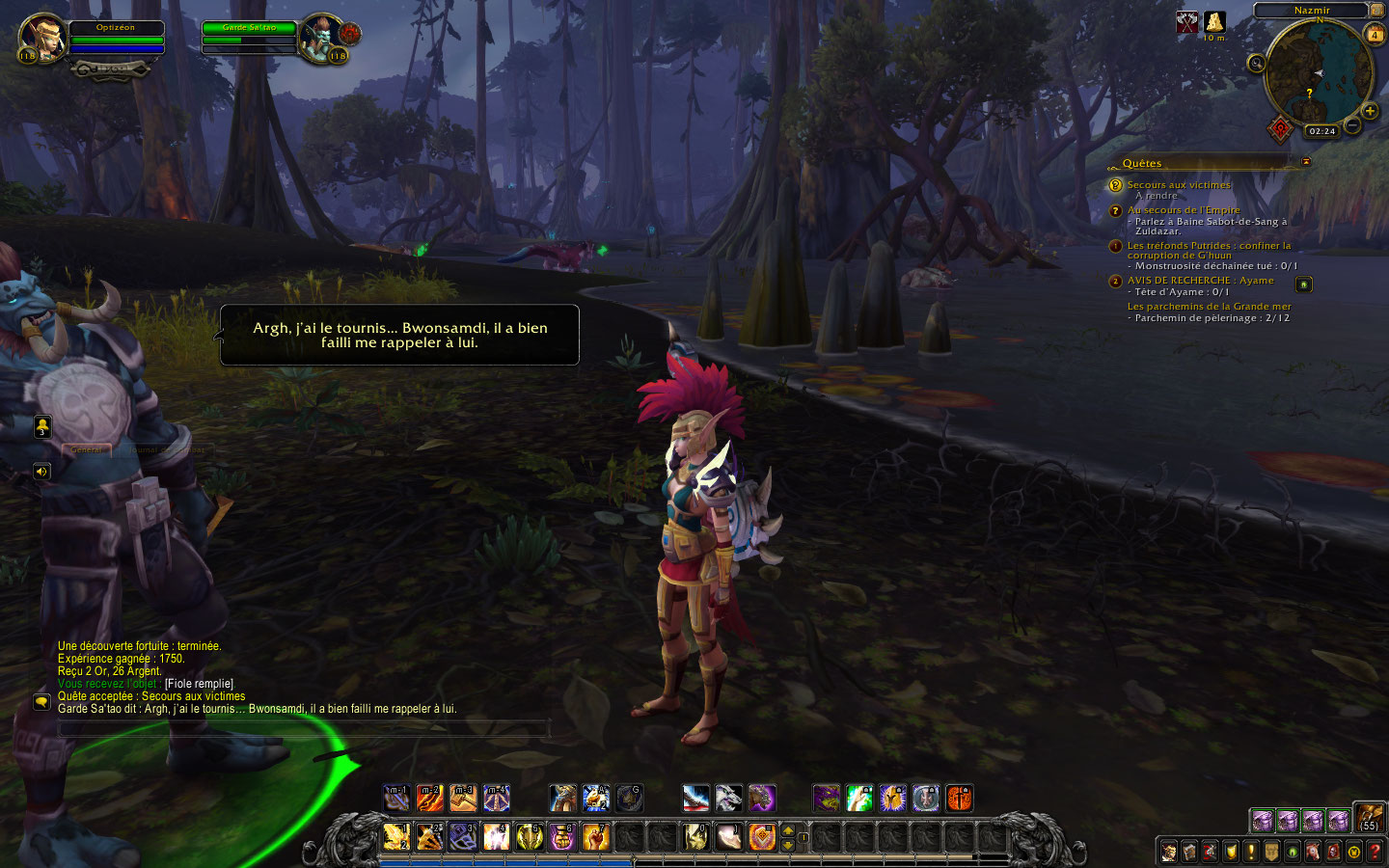Image resolution: width=1389 pixels, height=868 pixels.
Task: Zoom out the minimap with the minus button
Action: click(x=1352, y=125)
